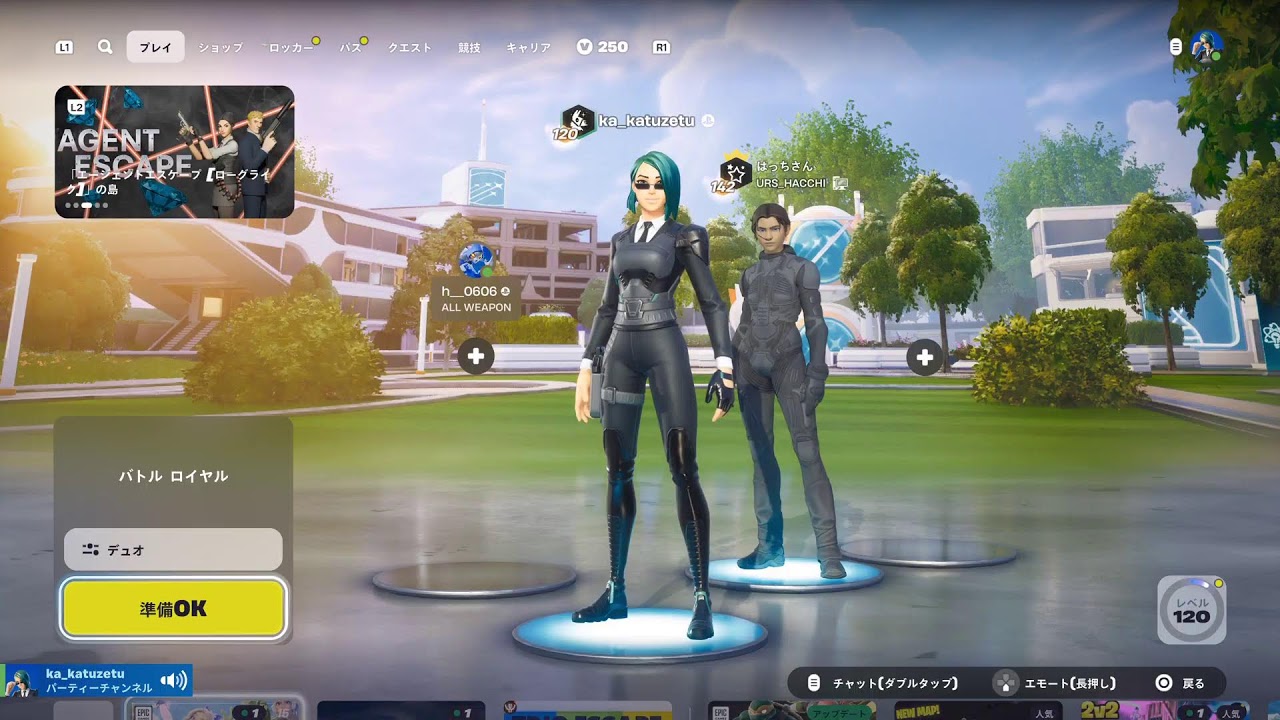Select the バトル ロイヤル game mode panel

(173, 476)
